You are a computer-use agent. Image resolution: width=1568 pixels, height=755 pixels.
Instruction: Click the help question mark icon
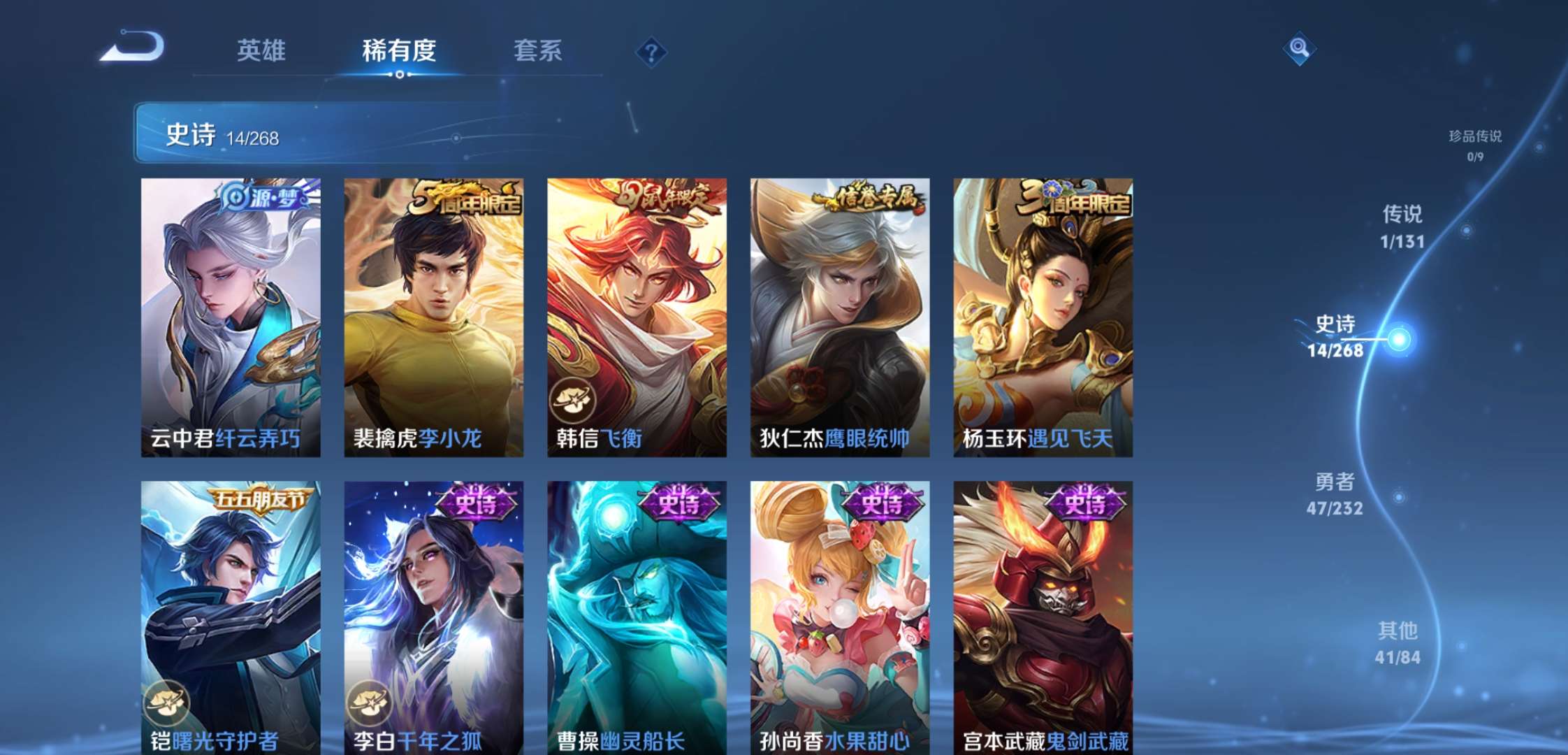[650, 50]
